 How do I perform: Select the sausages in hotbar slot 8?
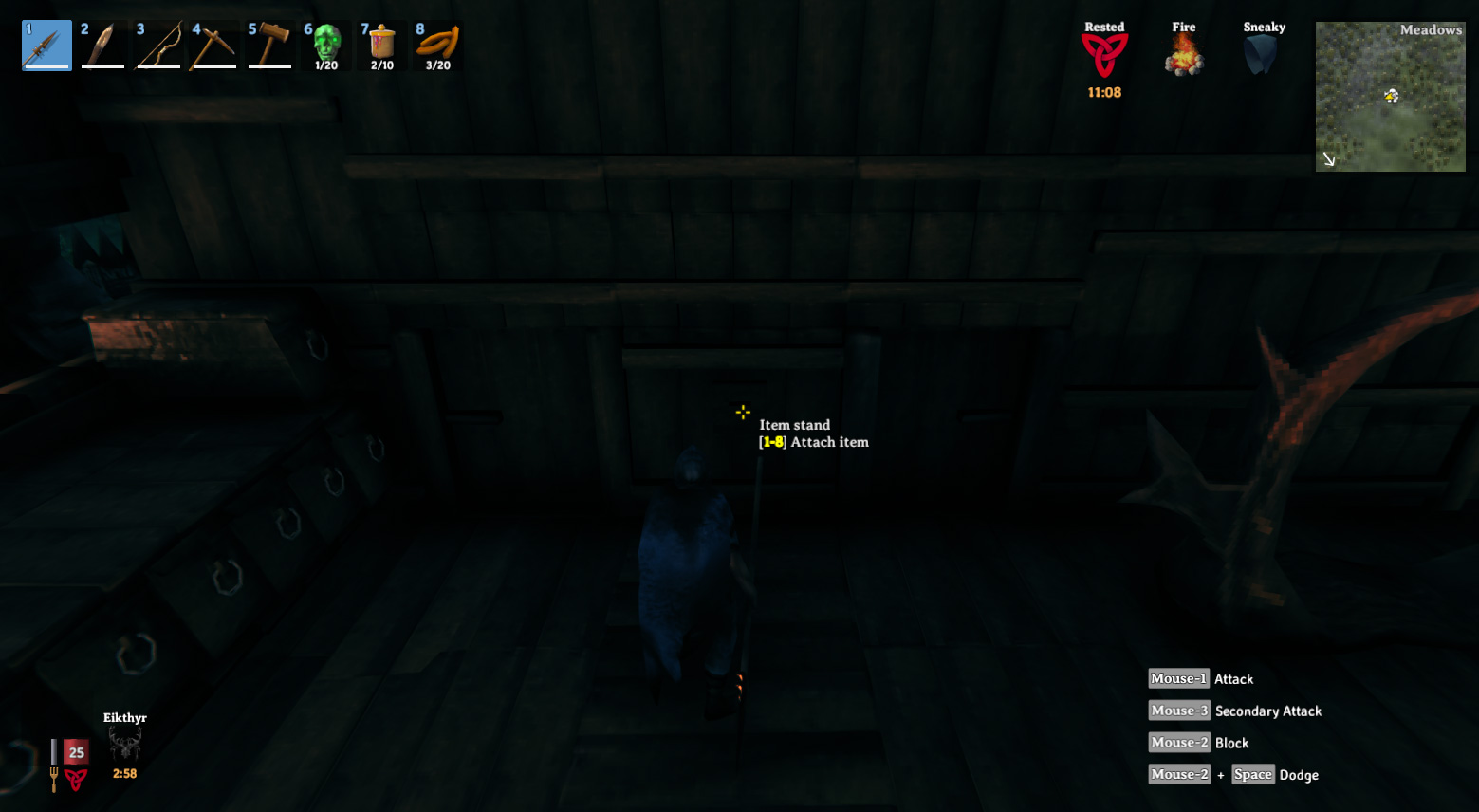click(436, 40)
